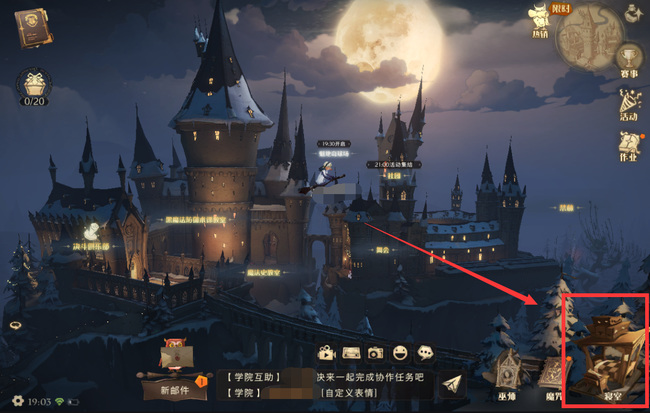Viewport: 650px width, 413px height.
Task: Open the speech bubble chat icon
Action: click(x=425, y=353)
